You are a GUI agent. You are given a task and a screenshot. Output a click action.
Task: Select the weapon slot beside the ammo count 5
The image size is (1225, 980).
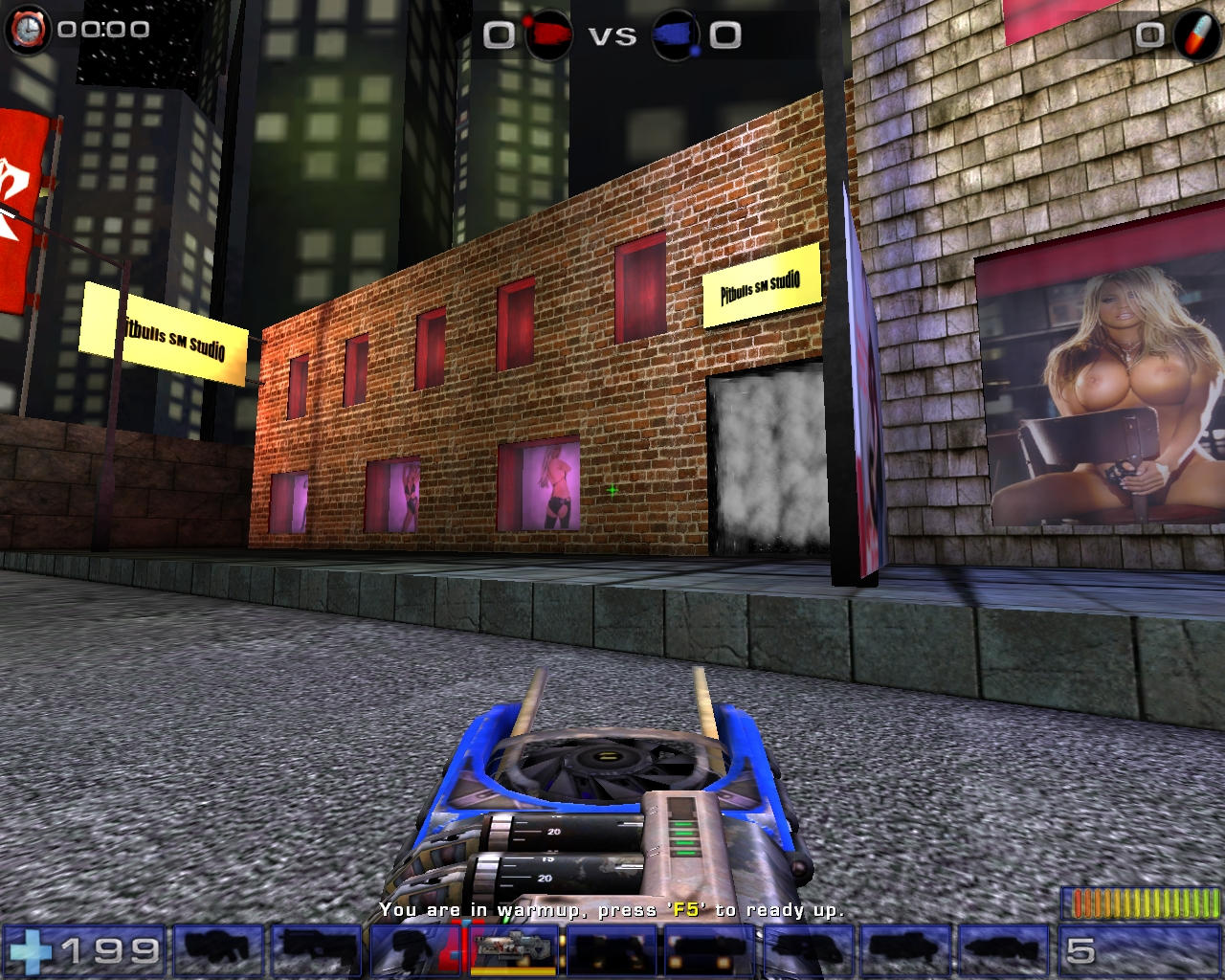[x=1002, y=950]
